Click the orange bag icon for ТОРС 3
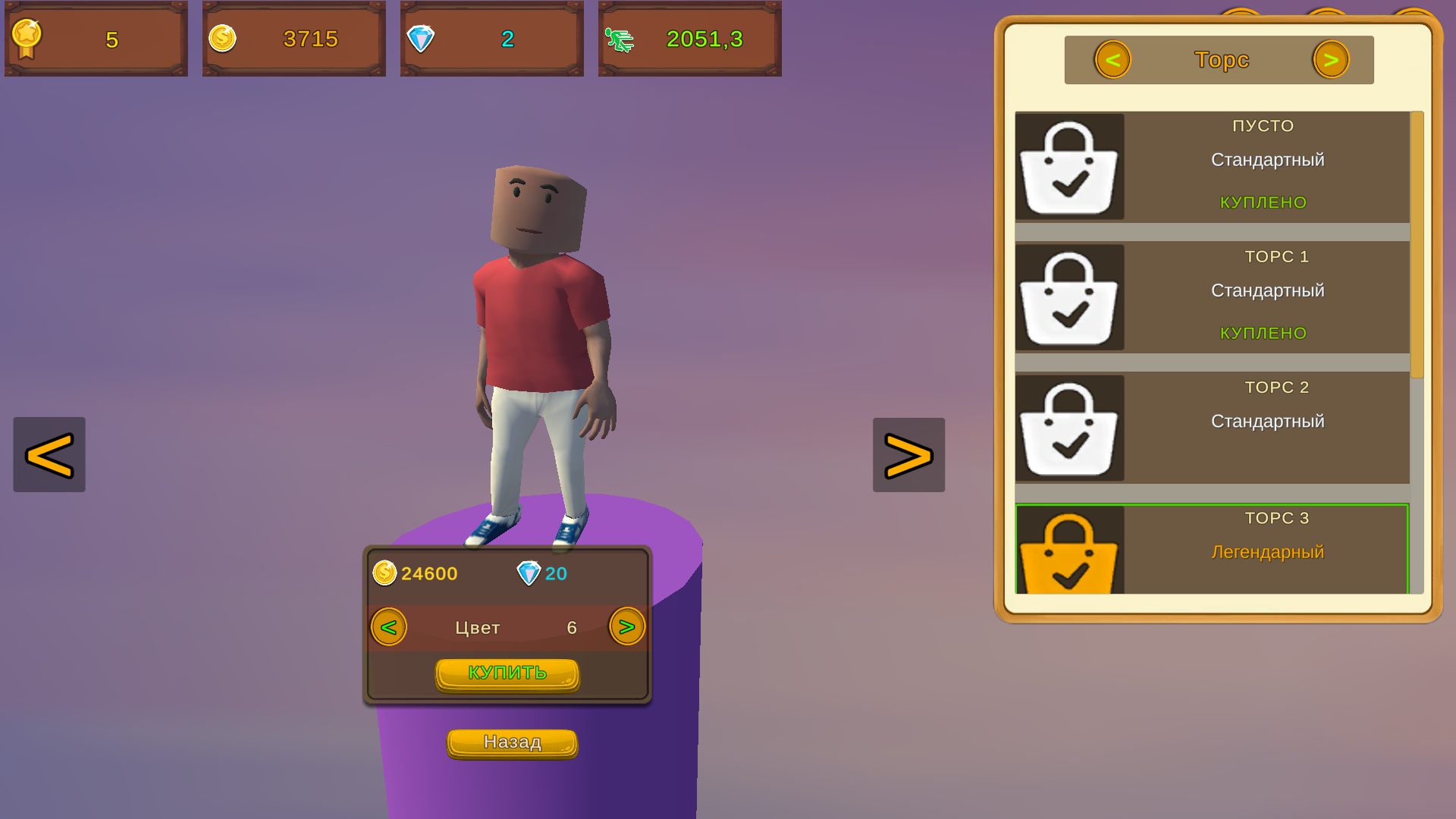Screen dimensions: 1456x819 click(x=1071, y=555)
